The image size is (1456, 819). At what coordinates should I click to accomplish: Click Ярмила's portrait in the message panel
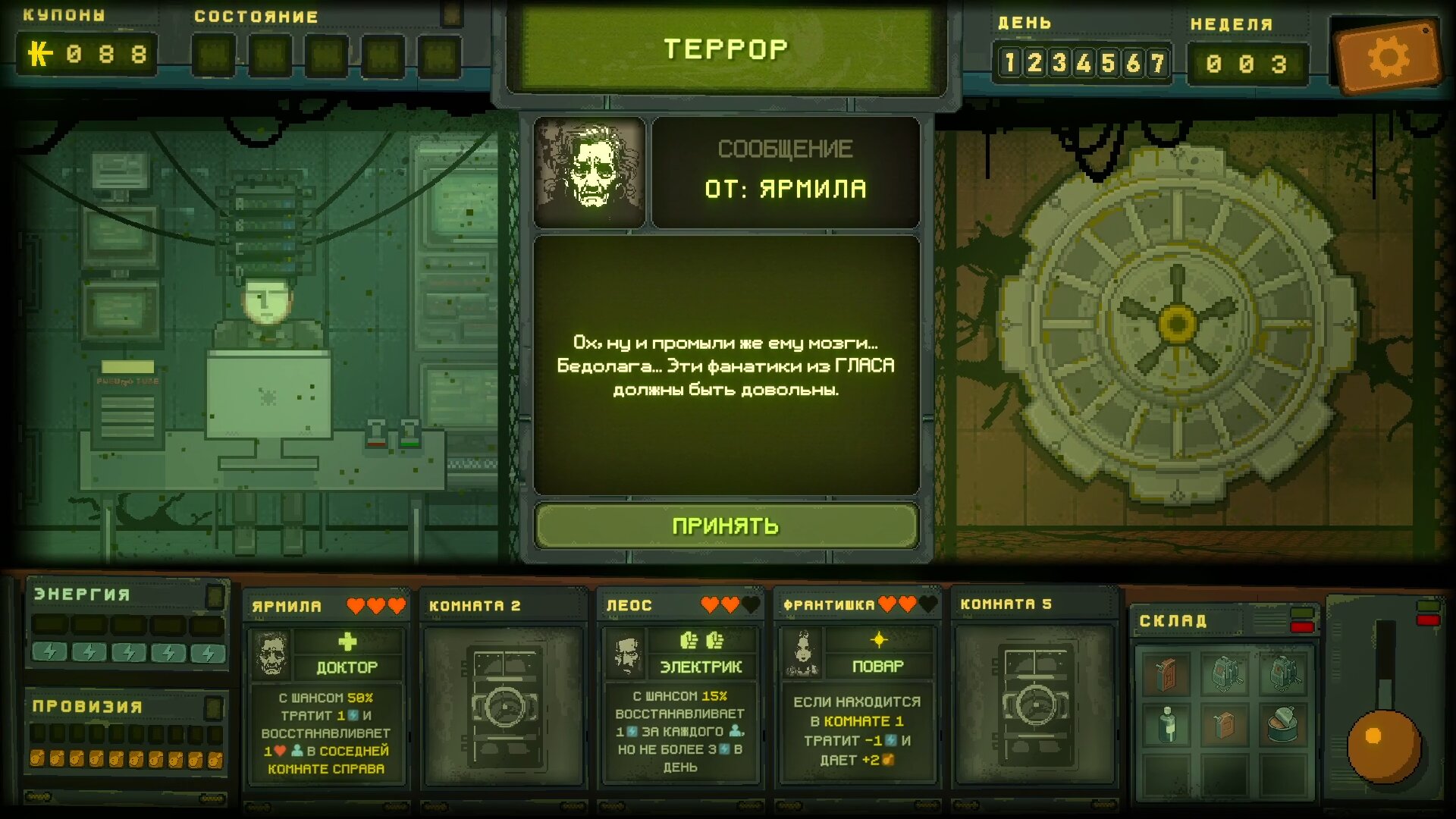[589, 172]
